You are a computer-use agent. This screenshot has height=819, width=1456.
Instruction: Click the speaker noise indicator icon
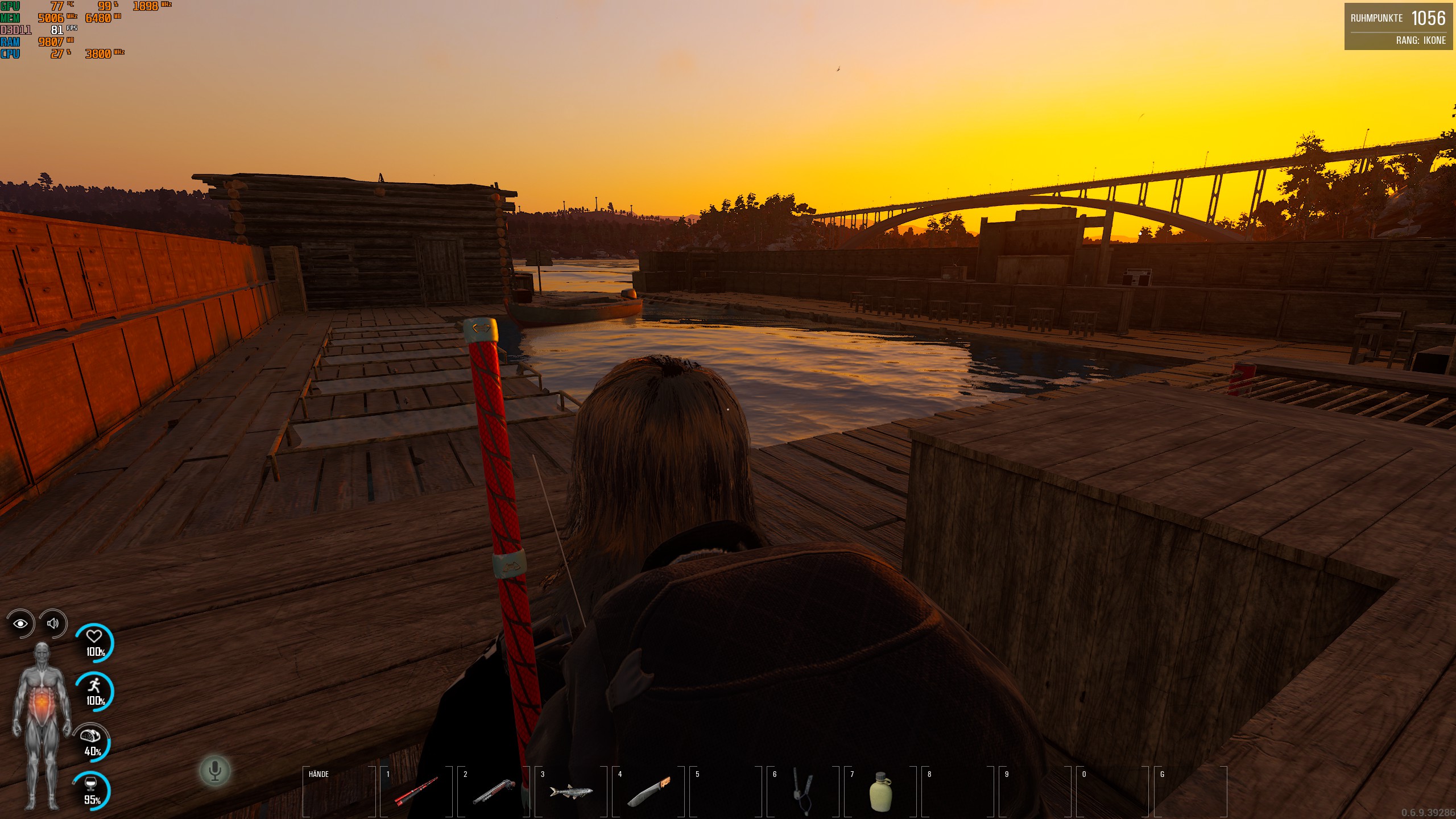pos(53,623)
